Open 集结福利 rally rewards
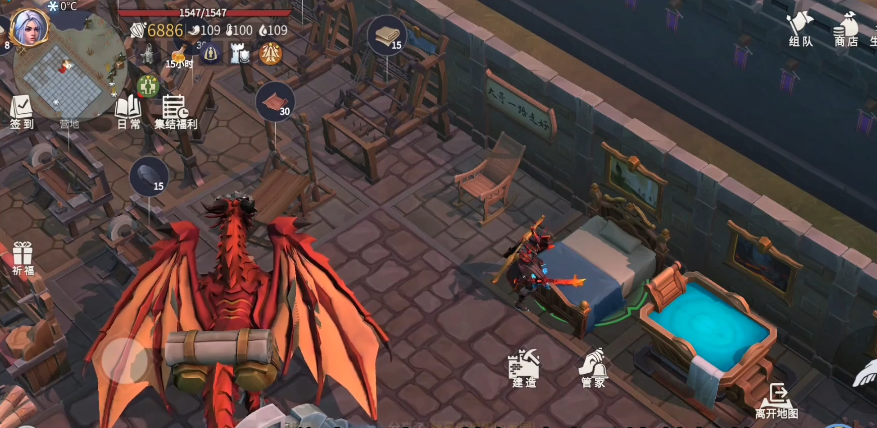Viewport: 877px width, 428px height. tap(175, 112)
